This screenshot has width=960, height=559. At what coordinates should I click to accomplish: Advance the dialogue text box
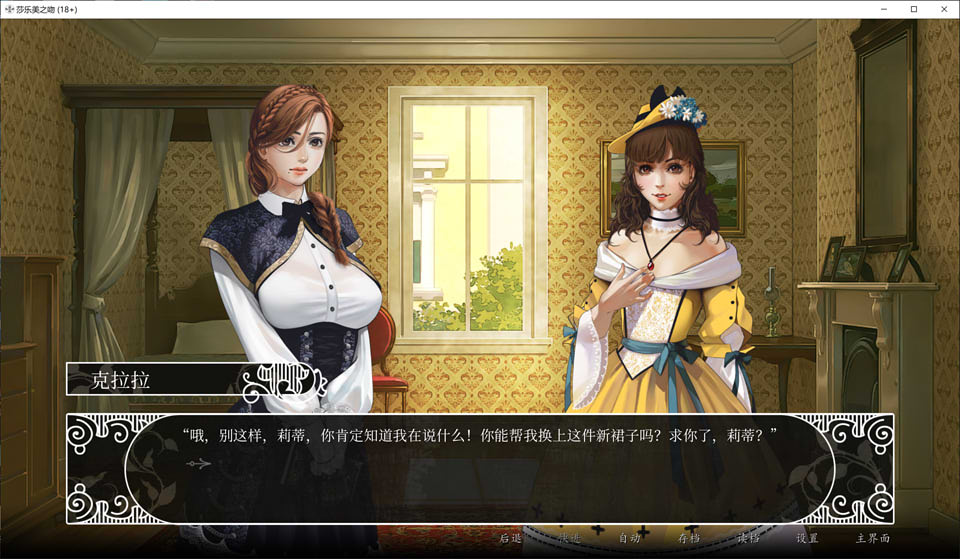pos(480,468)
